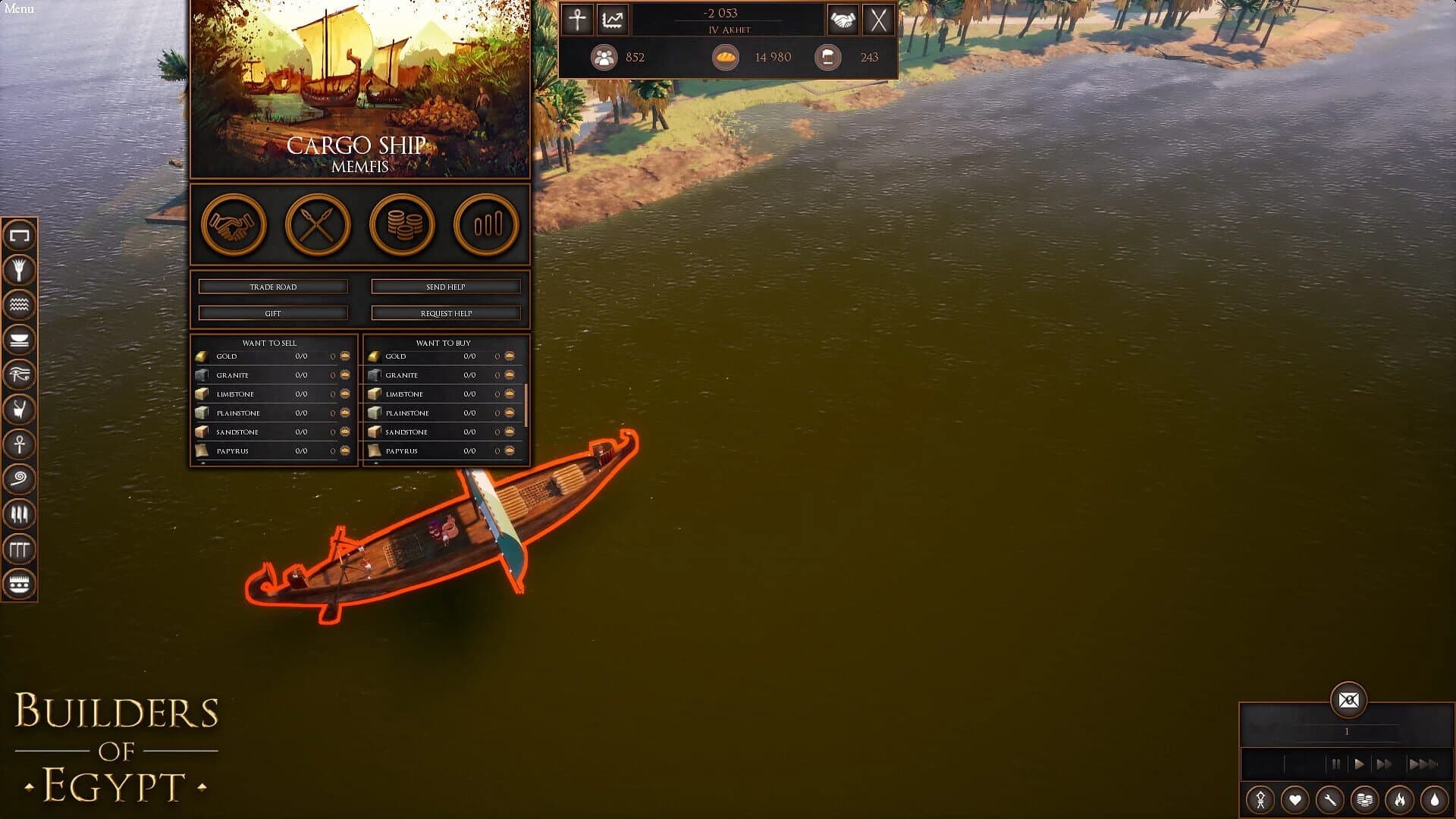Select the ankh tool in left sidebar

point(20,445)
